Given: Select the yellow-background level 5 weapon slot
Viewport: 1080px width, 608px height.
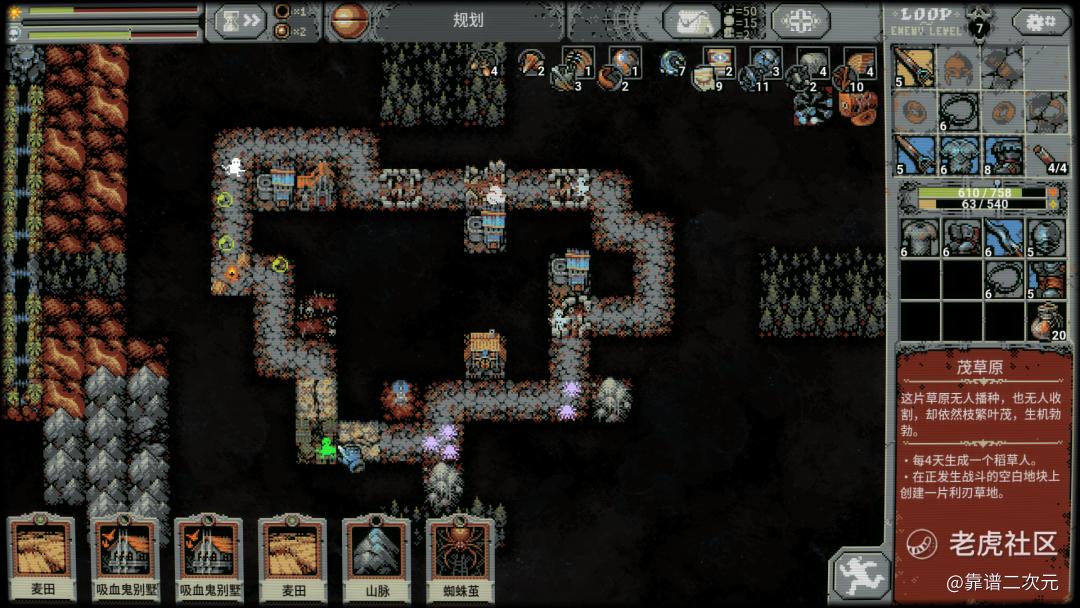Looking at the screenshot, I should click(914, 68).
